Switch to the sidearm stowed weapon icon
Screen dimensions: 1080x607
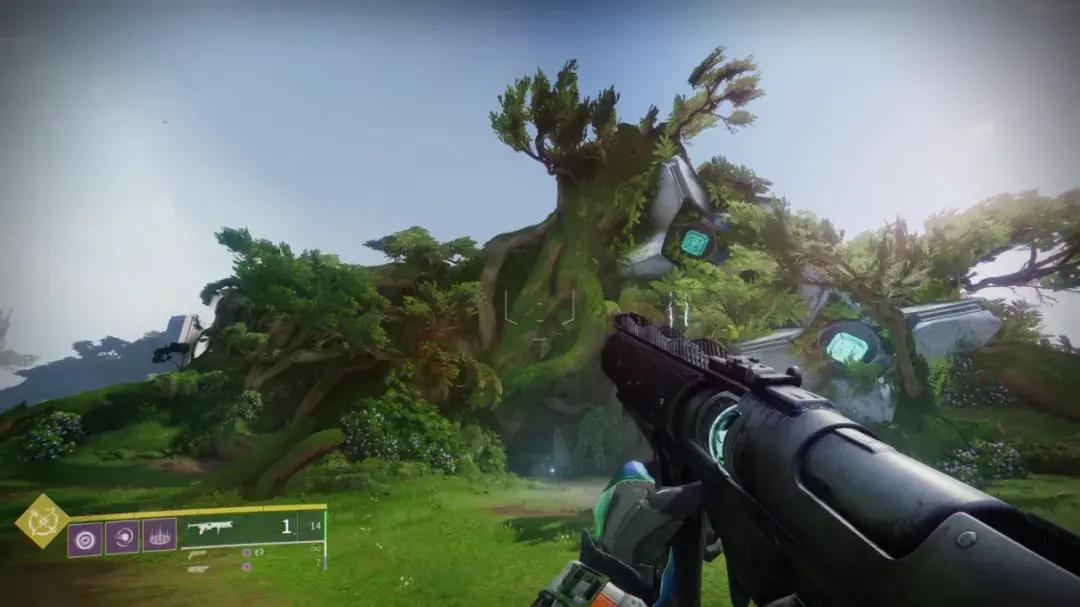pyautogui.click(x=197, y=553)
